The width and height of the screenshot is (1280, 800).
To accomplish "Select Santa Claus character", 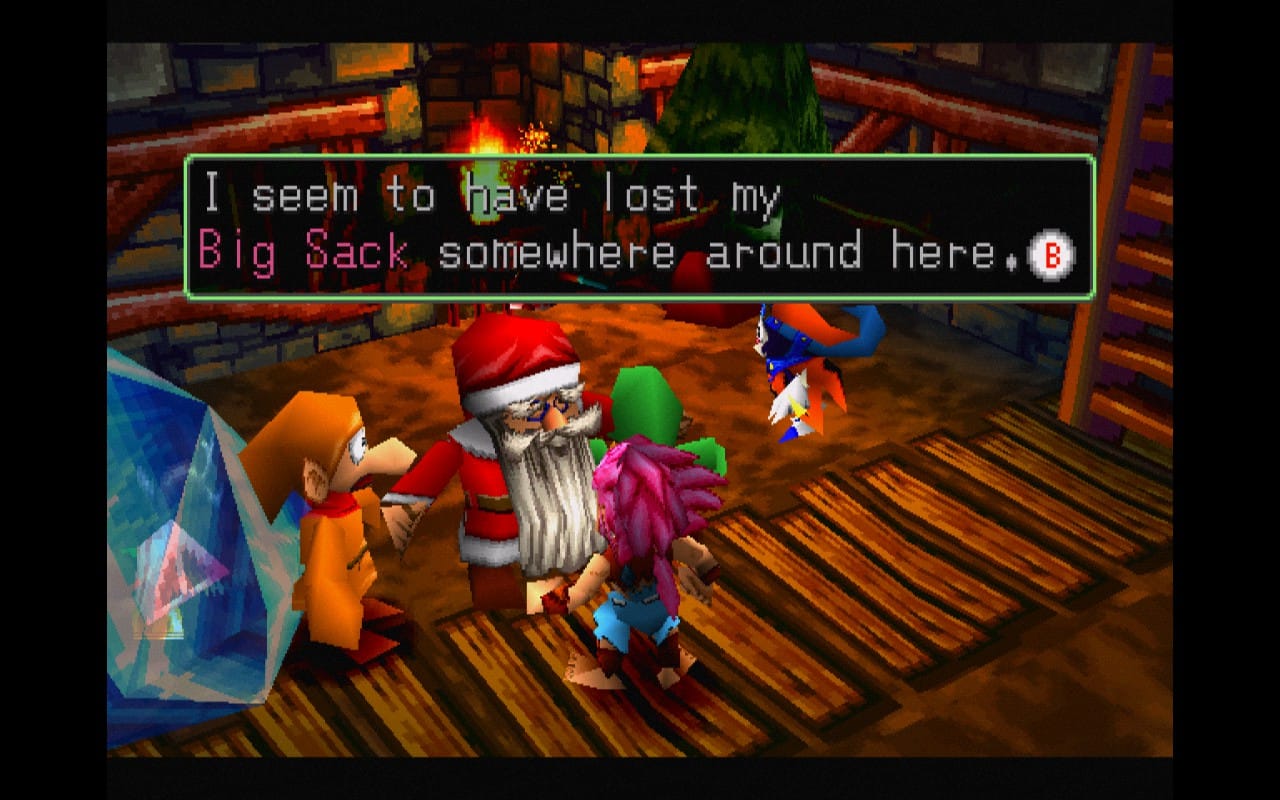I will point(520,470).
